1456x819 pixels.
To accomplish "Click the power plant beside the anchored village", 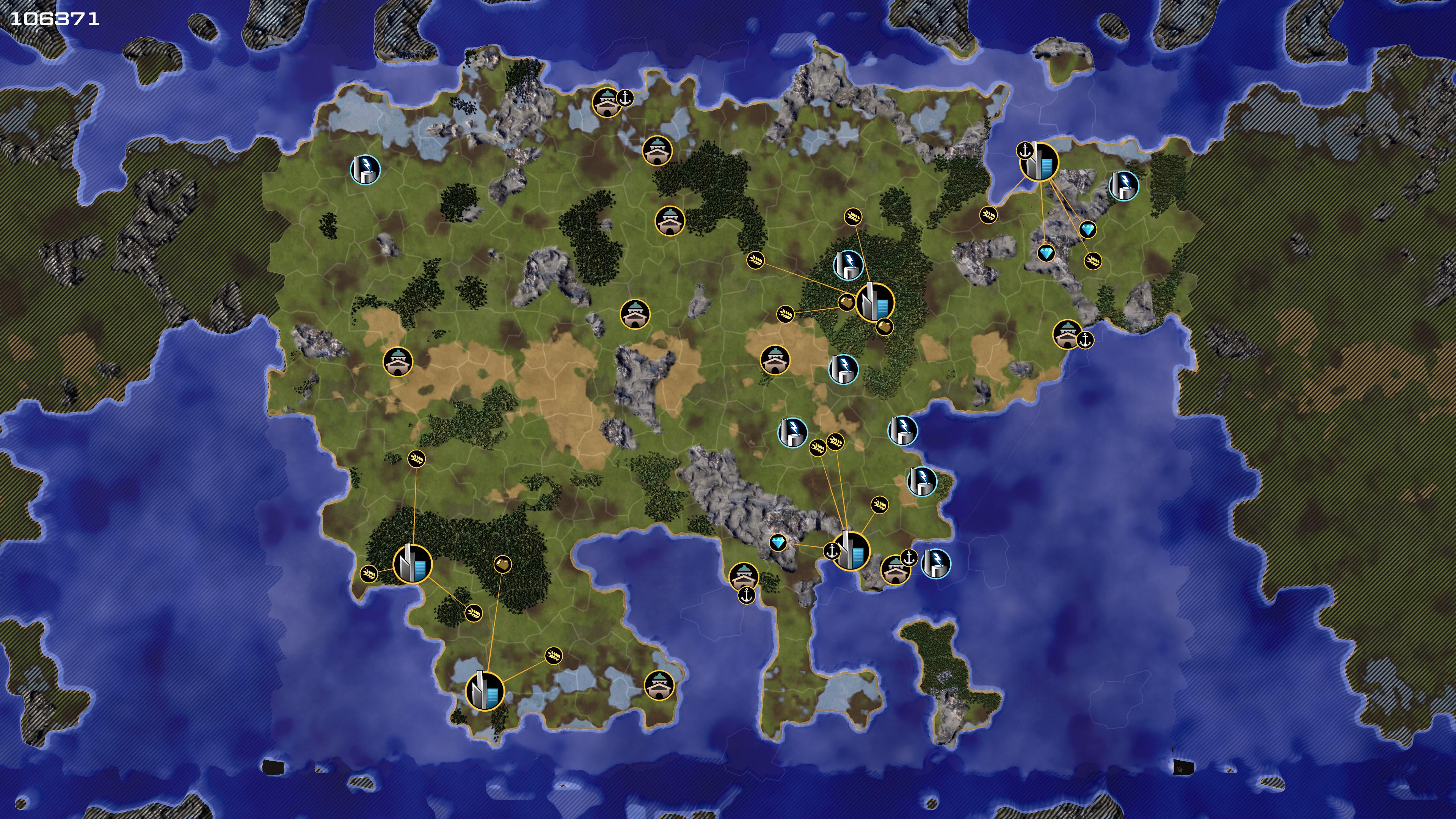I will [x=936, y=563].
